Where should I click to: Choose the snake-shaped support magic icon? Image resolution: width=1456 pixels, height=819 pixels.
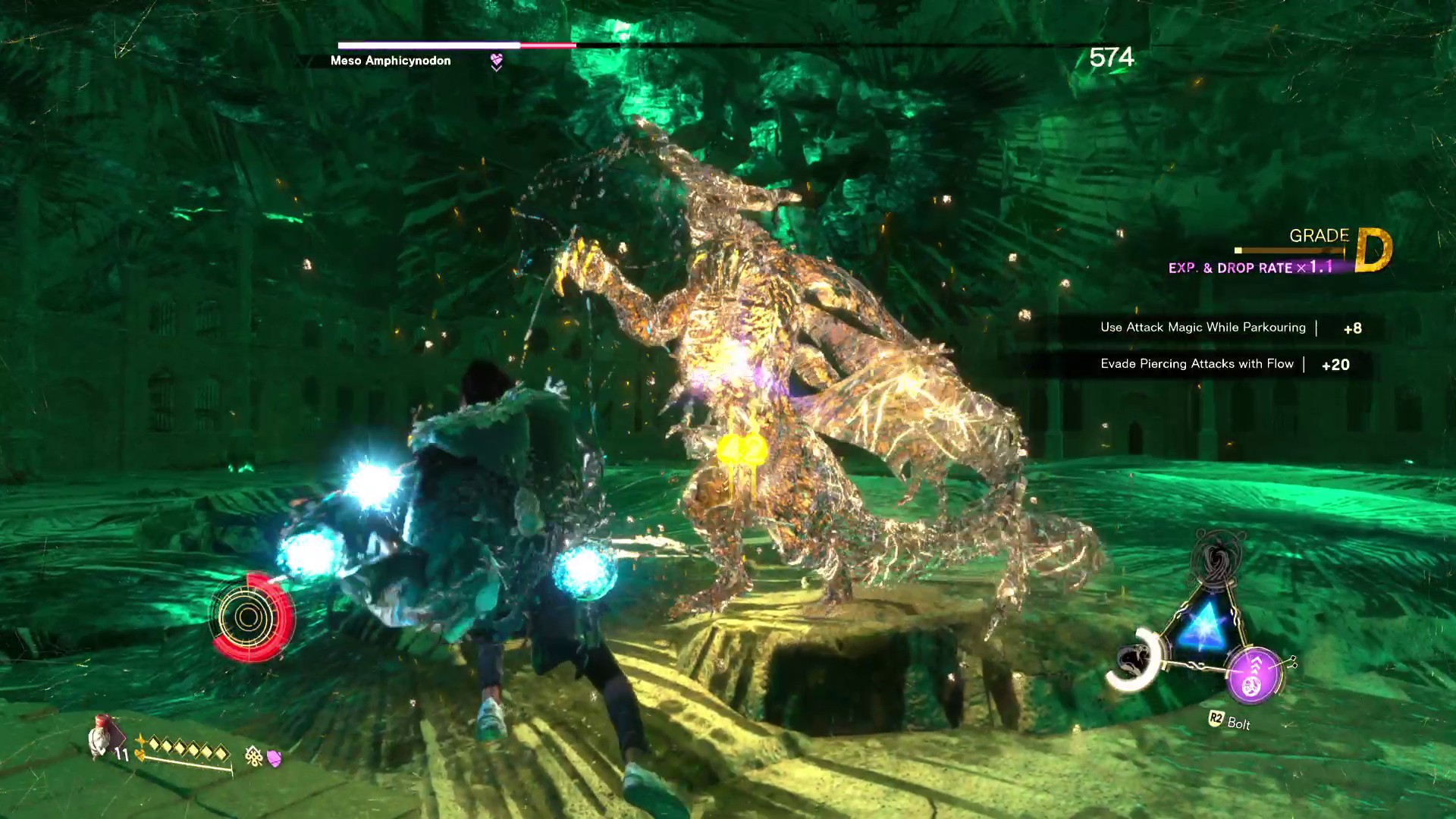tap(1135, 658)
